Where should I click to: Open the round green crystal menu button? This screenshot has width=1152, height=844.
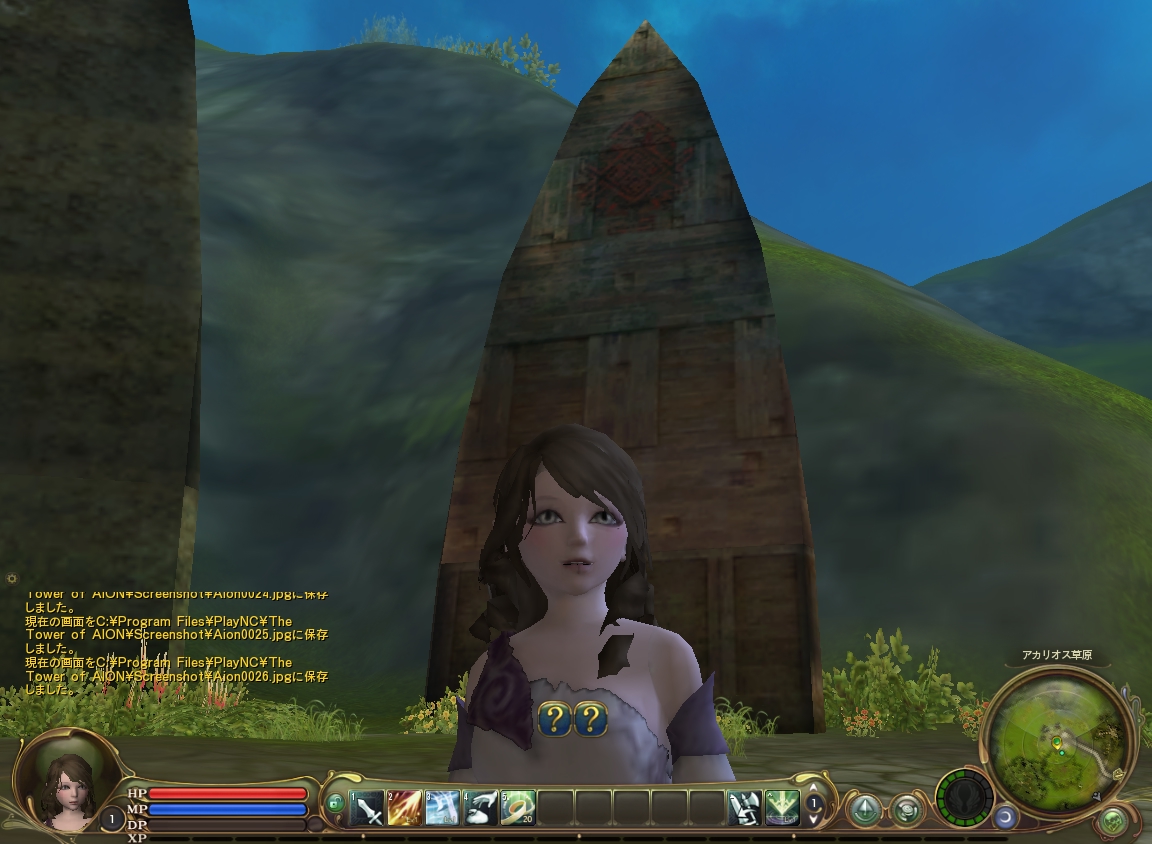click(865, 809)
